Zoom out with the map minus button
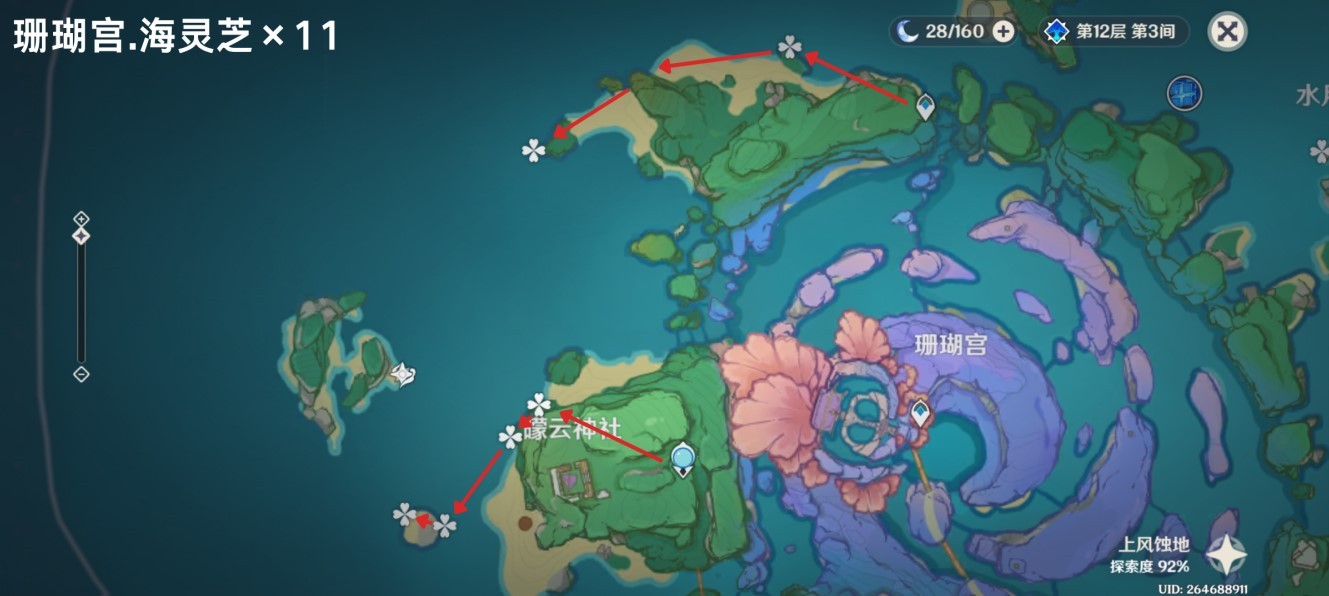This screenshot has width=1329, height=596. point(82,374)
